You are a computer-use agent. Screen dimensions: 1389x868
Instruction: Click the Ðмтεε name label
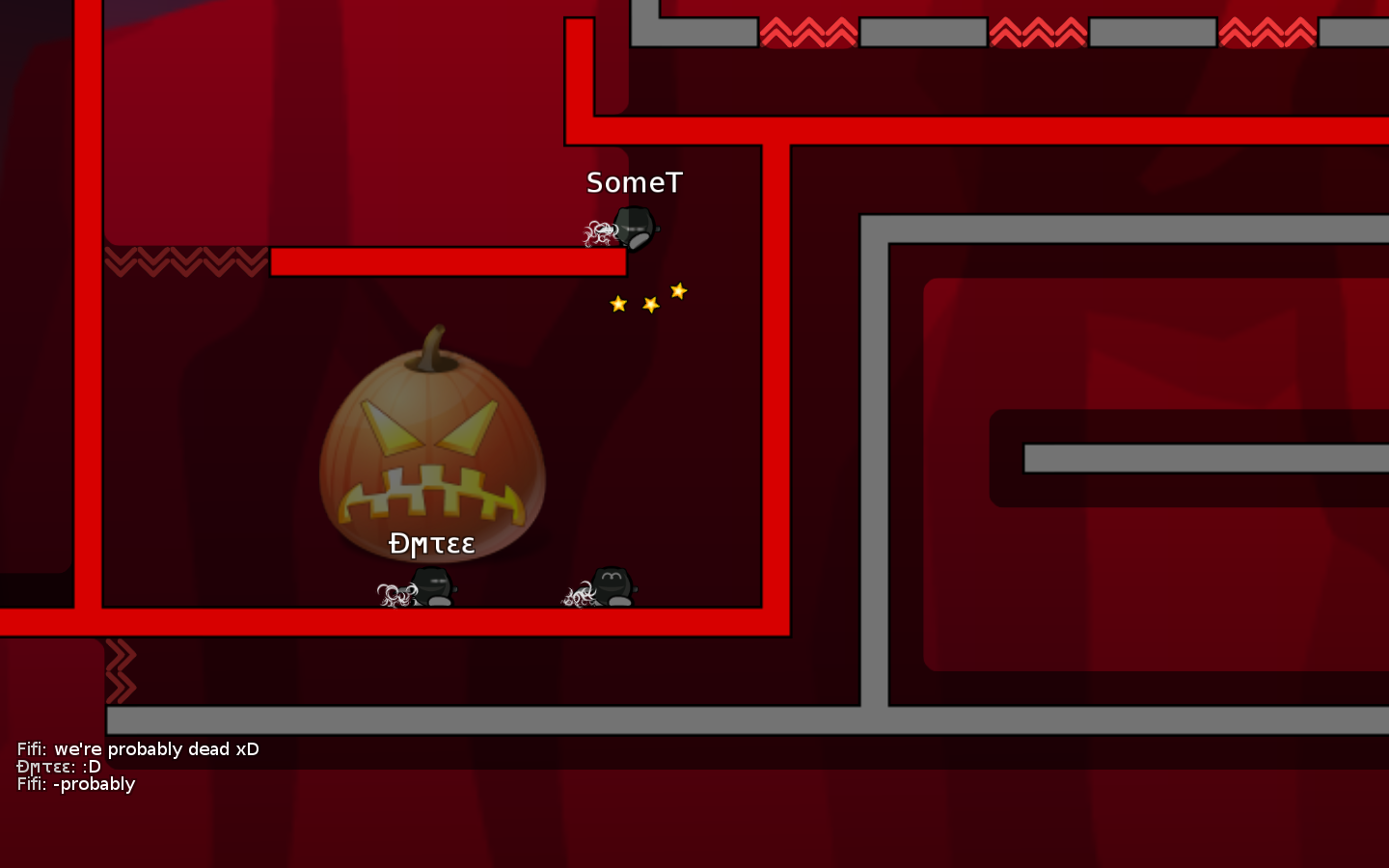pos(430,544)
